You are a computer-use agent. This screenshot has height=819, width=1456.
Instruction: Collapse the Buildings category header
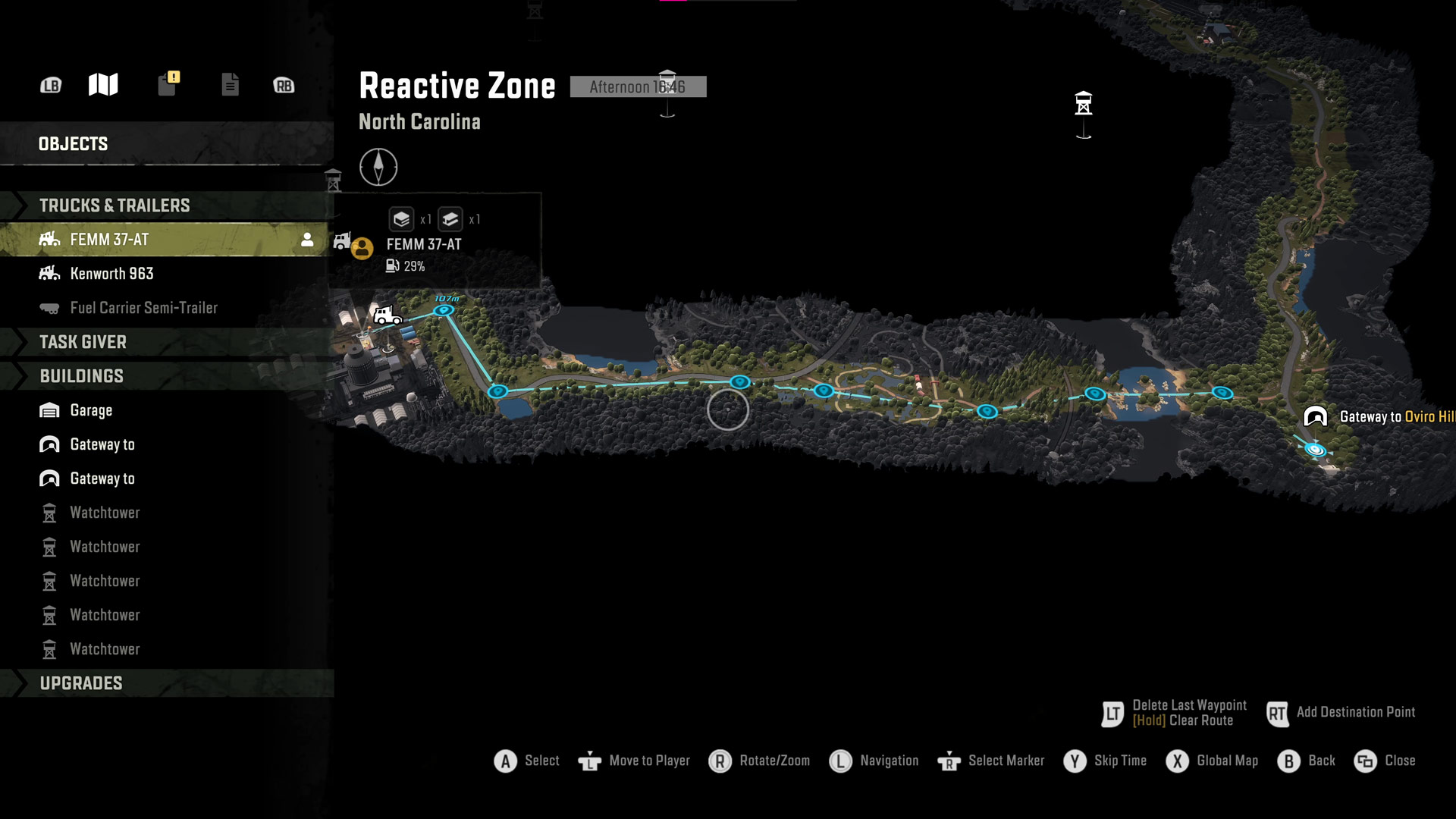click(81, 376)
